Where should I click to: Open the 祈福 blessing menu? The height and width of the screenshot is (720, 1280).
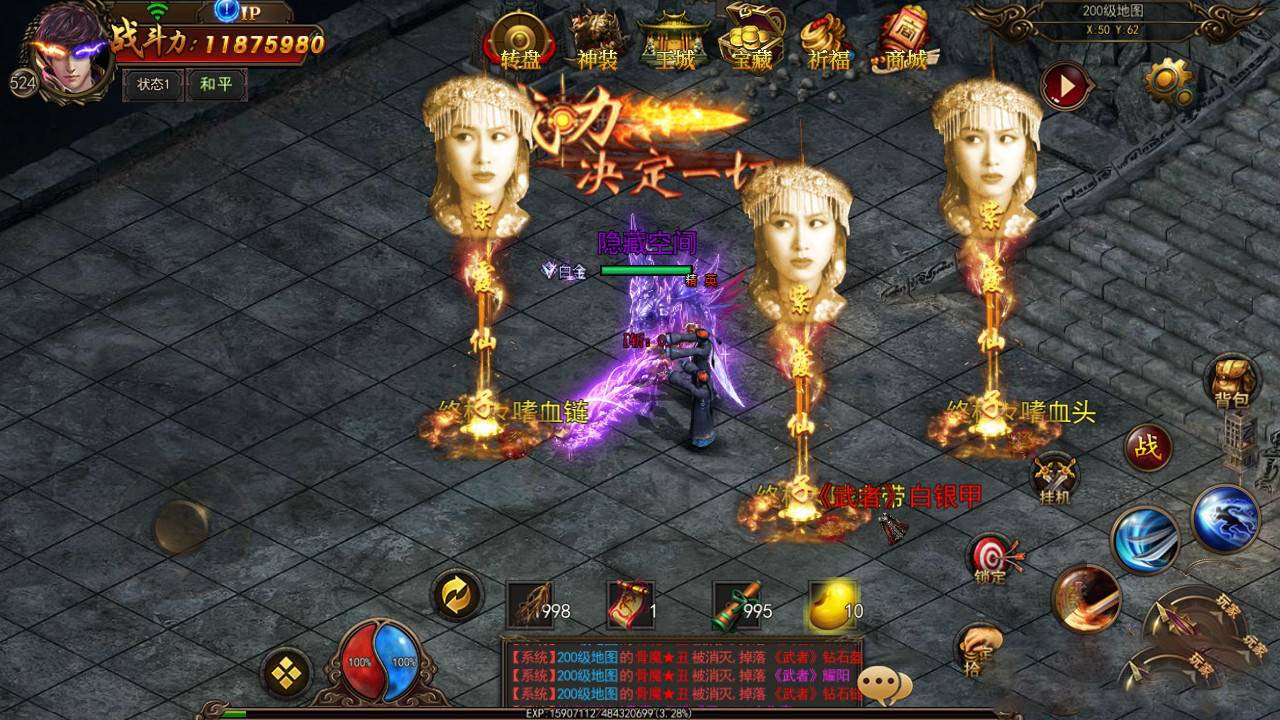click(x=829, y=40)
